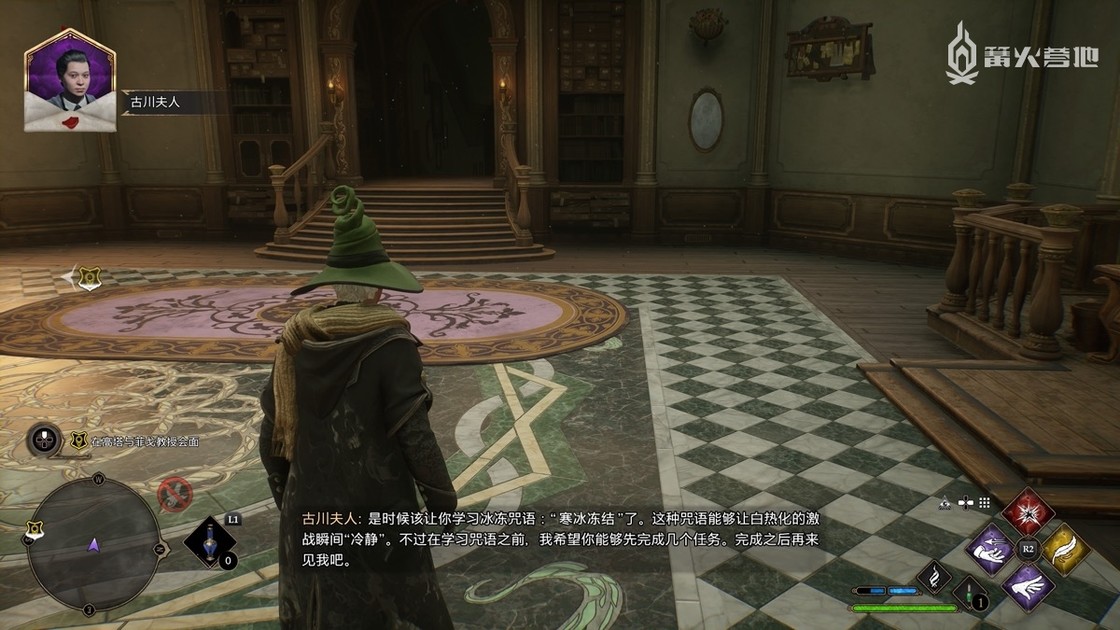The height and width of the screenshot is (630, 1120).
Task: Select the quest marker on the minimap edge
Action: pos(34,527)
